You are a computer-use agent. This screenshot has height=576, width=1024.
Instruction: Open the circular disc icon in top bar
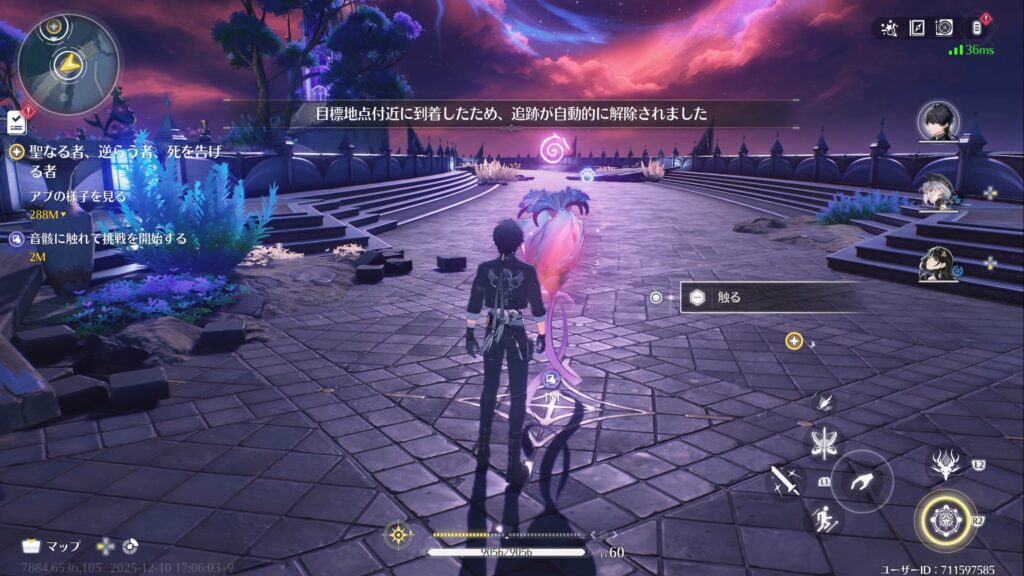click(x=944, y=28)
